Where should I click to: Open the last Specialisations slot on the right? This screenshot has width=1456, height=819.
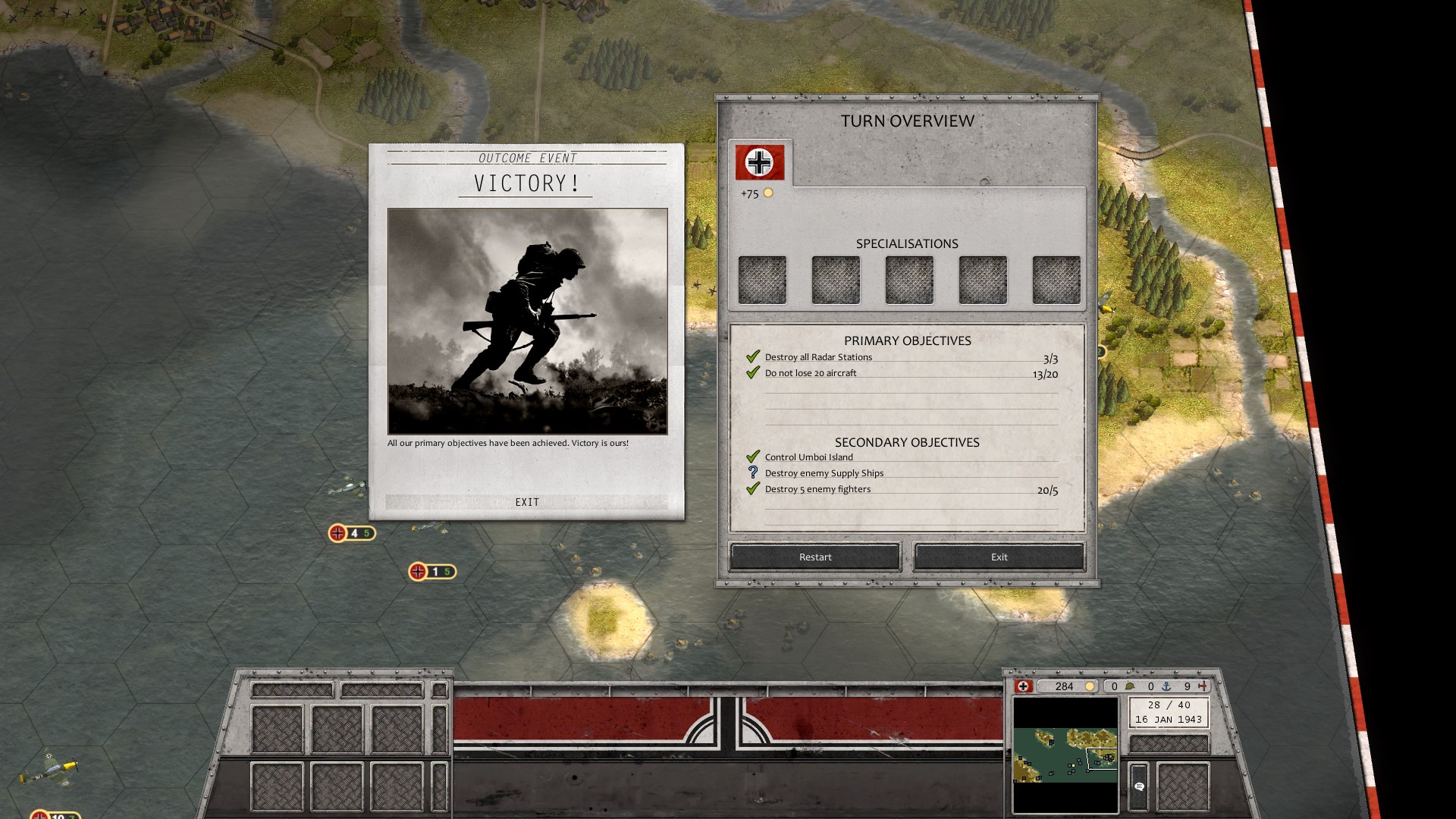(x=1055, y=279)
